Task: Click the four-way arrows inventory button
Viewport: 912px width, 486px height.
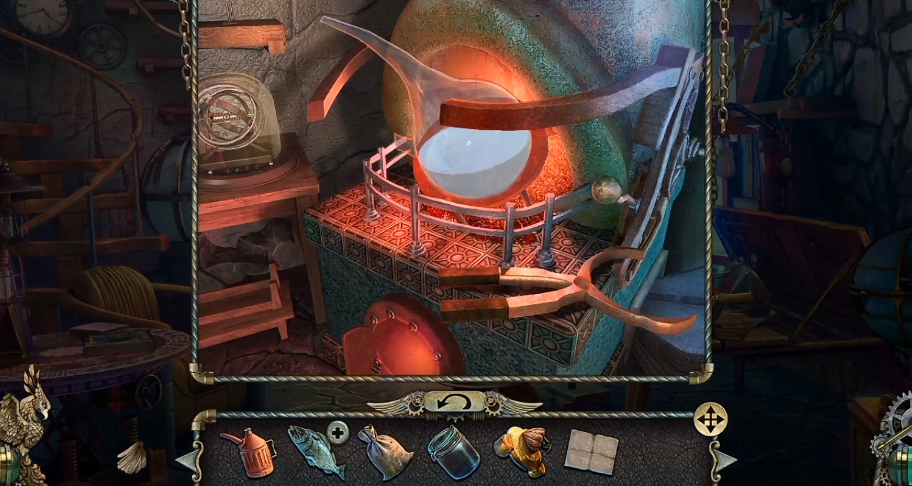Action: [710, 418]
